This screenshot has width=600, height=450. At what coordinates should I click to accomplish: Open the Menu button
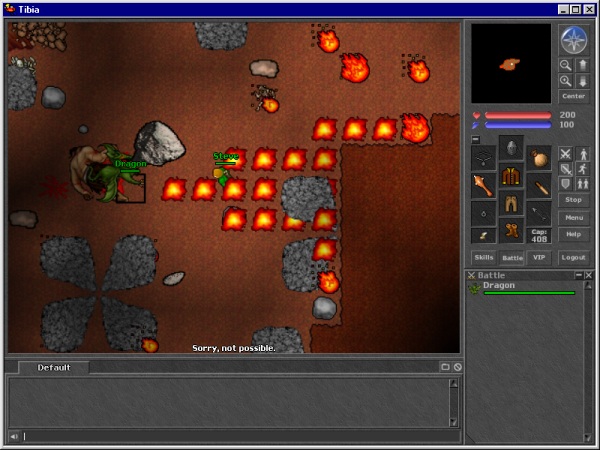pyautogui.click(x=573, y=217)
